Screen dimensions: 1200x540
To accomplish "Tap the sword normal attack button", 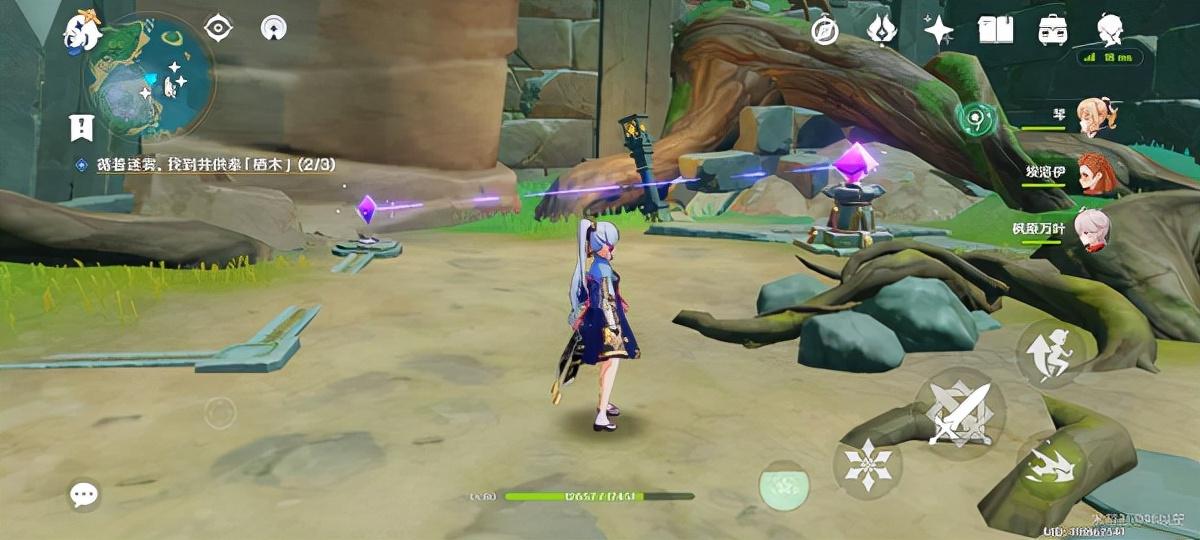I will (x=958, y=411).
